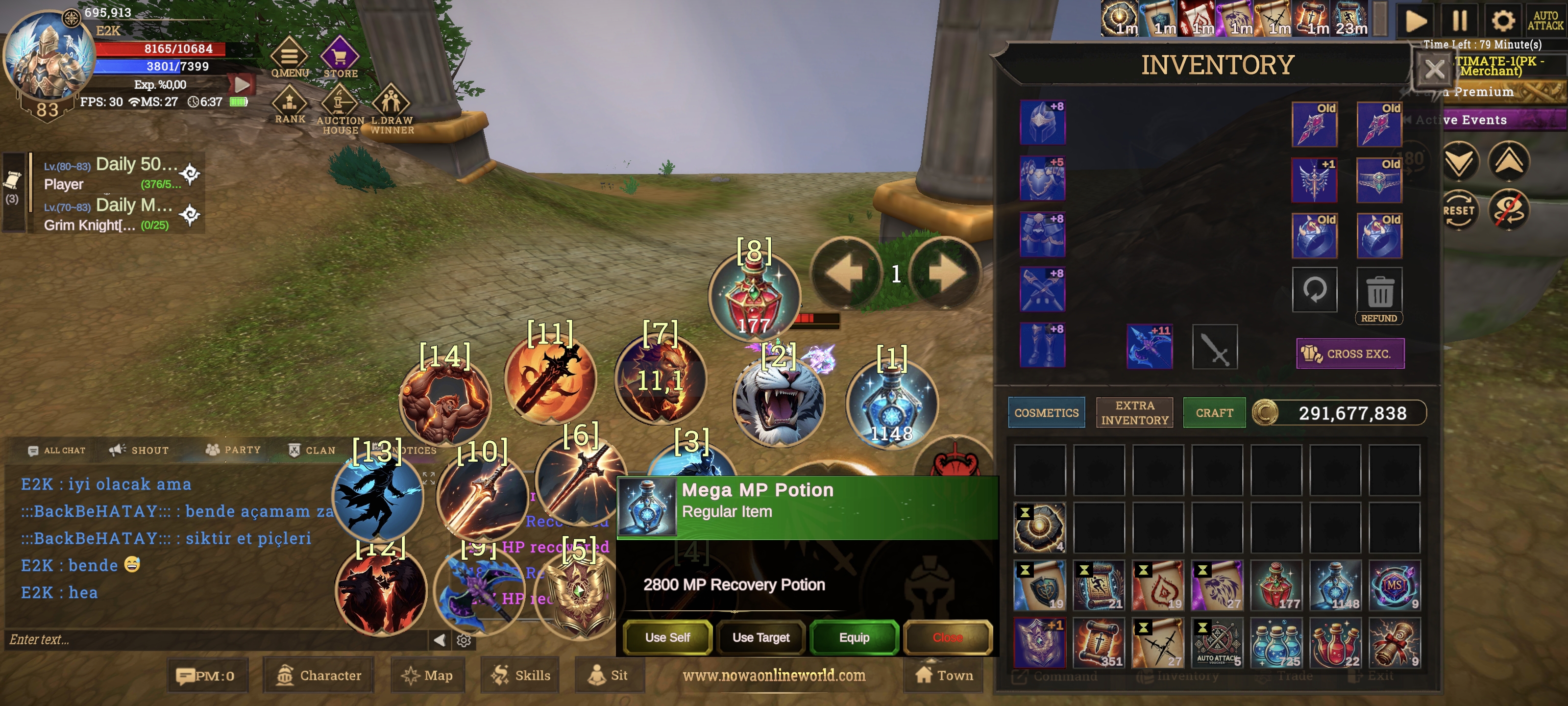Return to Town
Viewport: 1568px width, 706px height.
943,675
